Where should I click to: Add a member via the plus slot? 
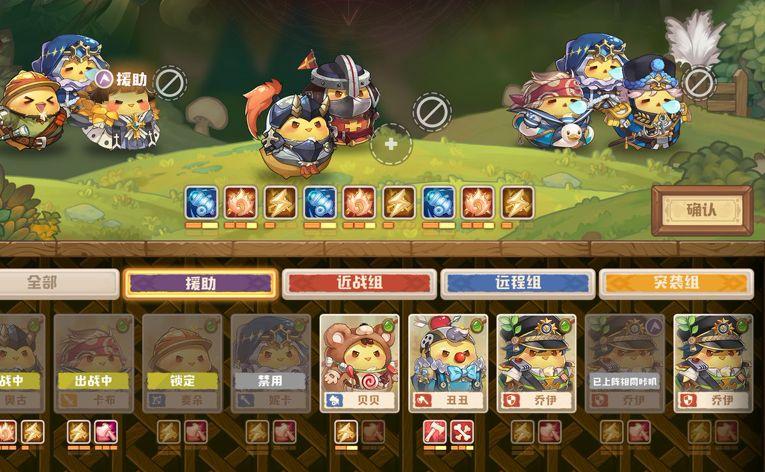point(391,144)
